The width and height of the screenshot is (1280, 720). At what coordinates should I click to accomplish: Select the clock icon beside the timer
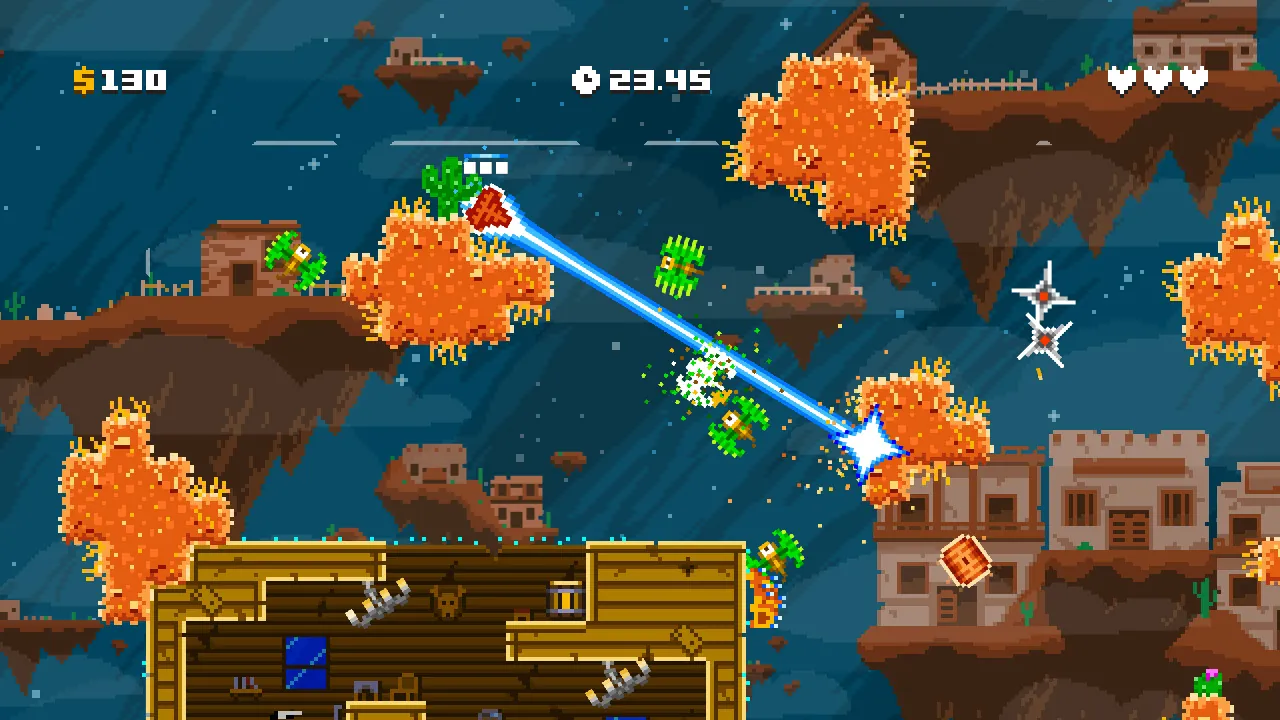(586, 81)
